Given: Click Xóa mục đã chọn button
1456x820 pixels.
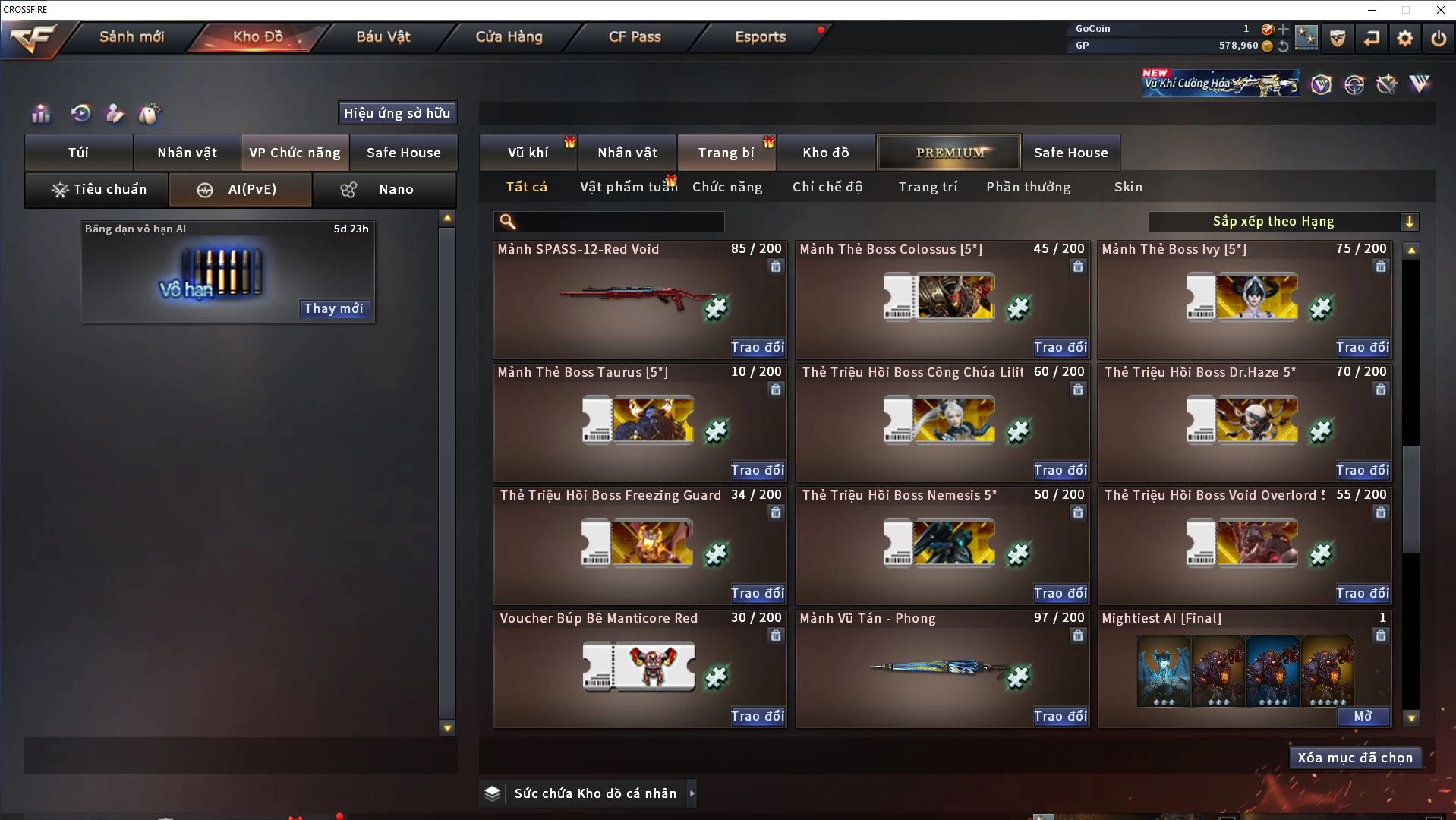Looking at the screenshot, I should pos(1355,758).
